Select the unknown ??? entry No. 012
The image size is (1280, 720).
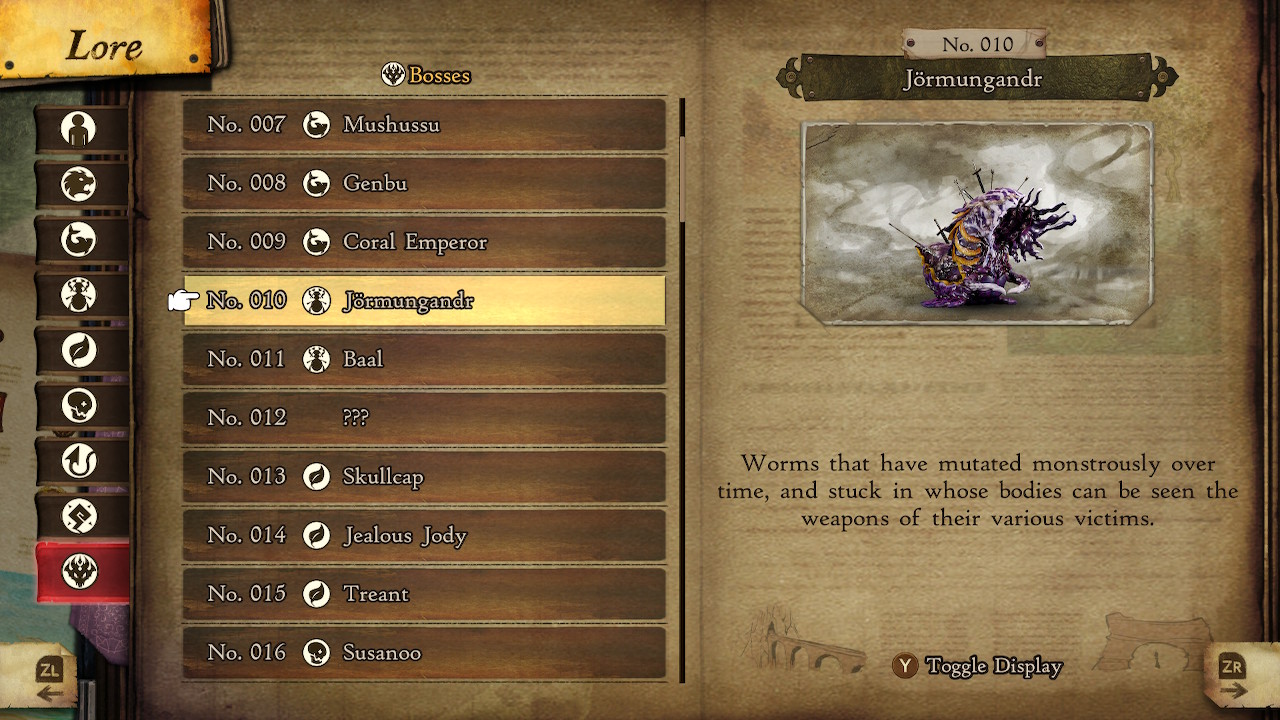coord(424,418)
